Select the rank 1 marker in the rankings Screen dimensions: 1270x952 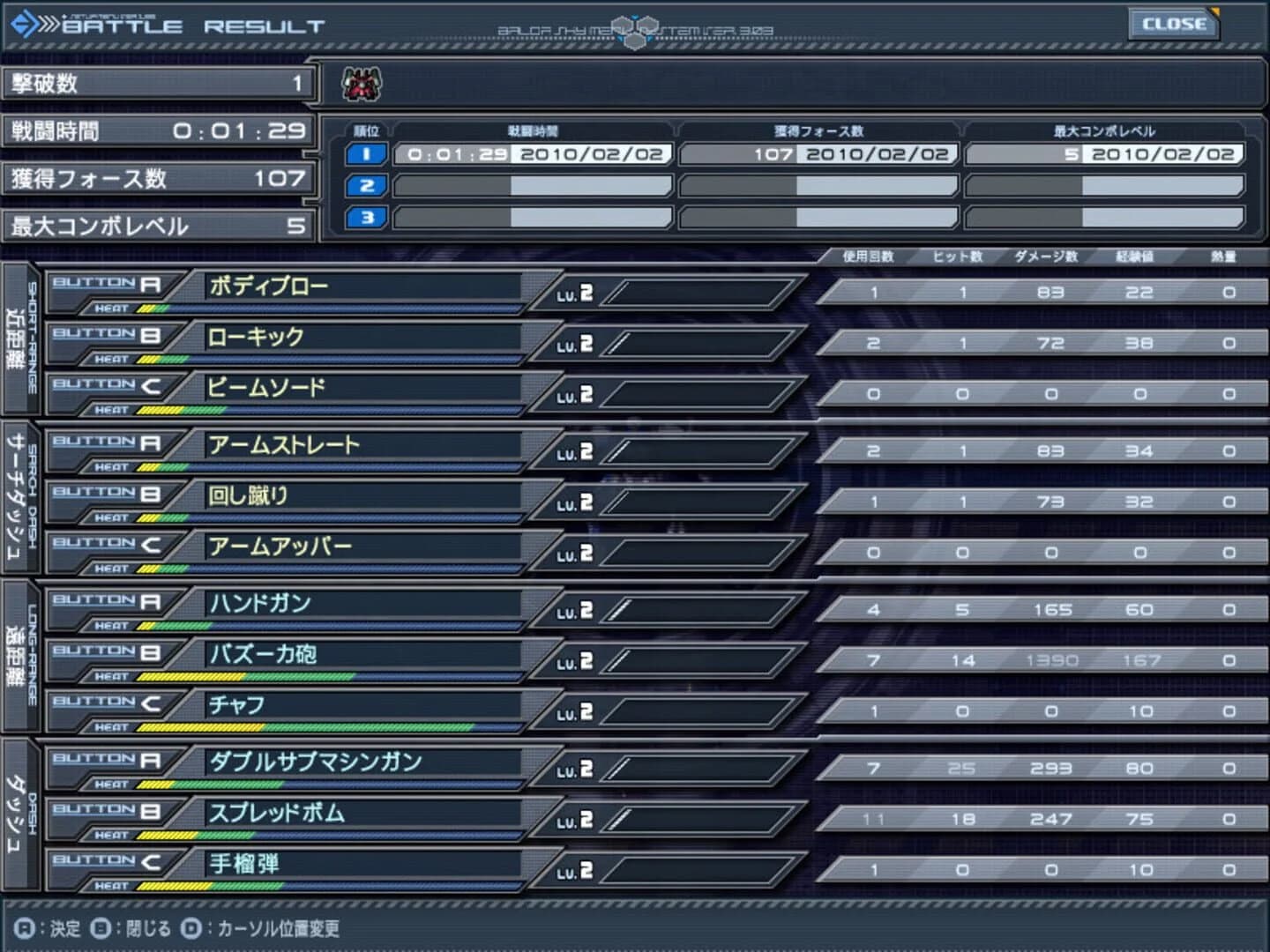pyautogui.click(x=365, y=152)
